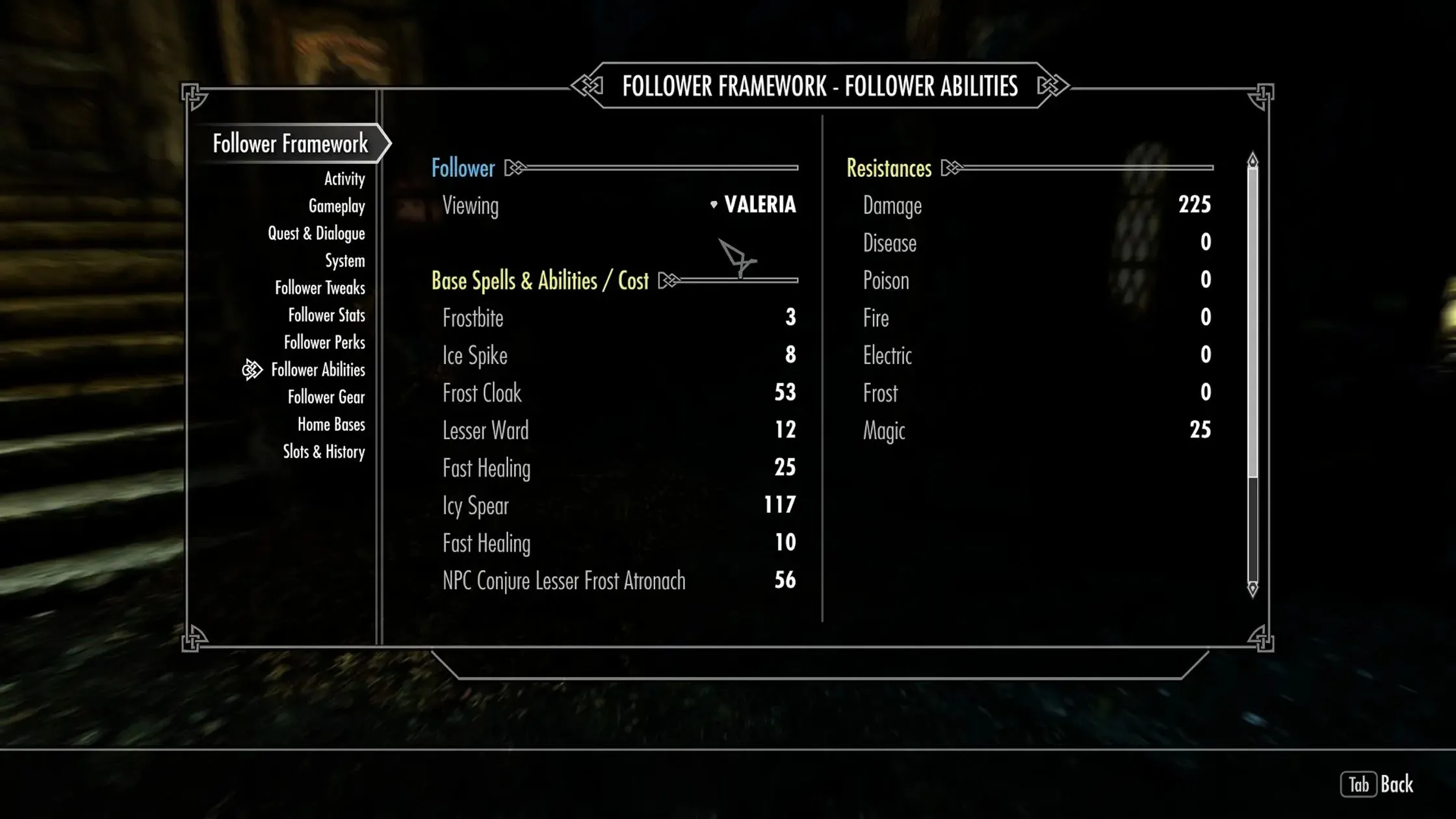Select the Frostbite spell entry

473,318
